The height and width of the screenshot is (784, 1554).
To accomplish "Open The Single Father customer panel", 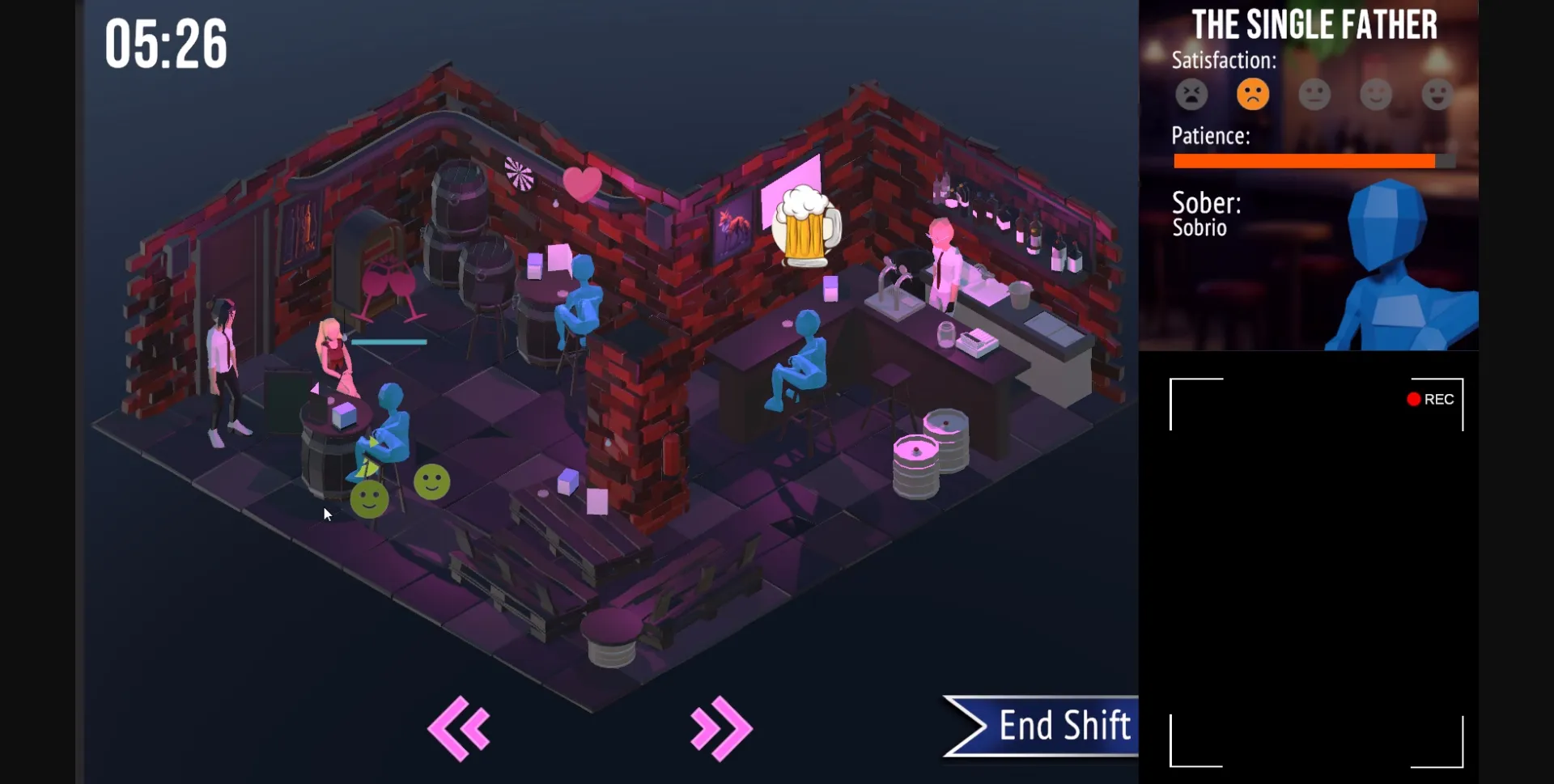I will (1316, 25).
